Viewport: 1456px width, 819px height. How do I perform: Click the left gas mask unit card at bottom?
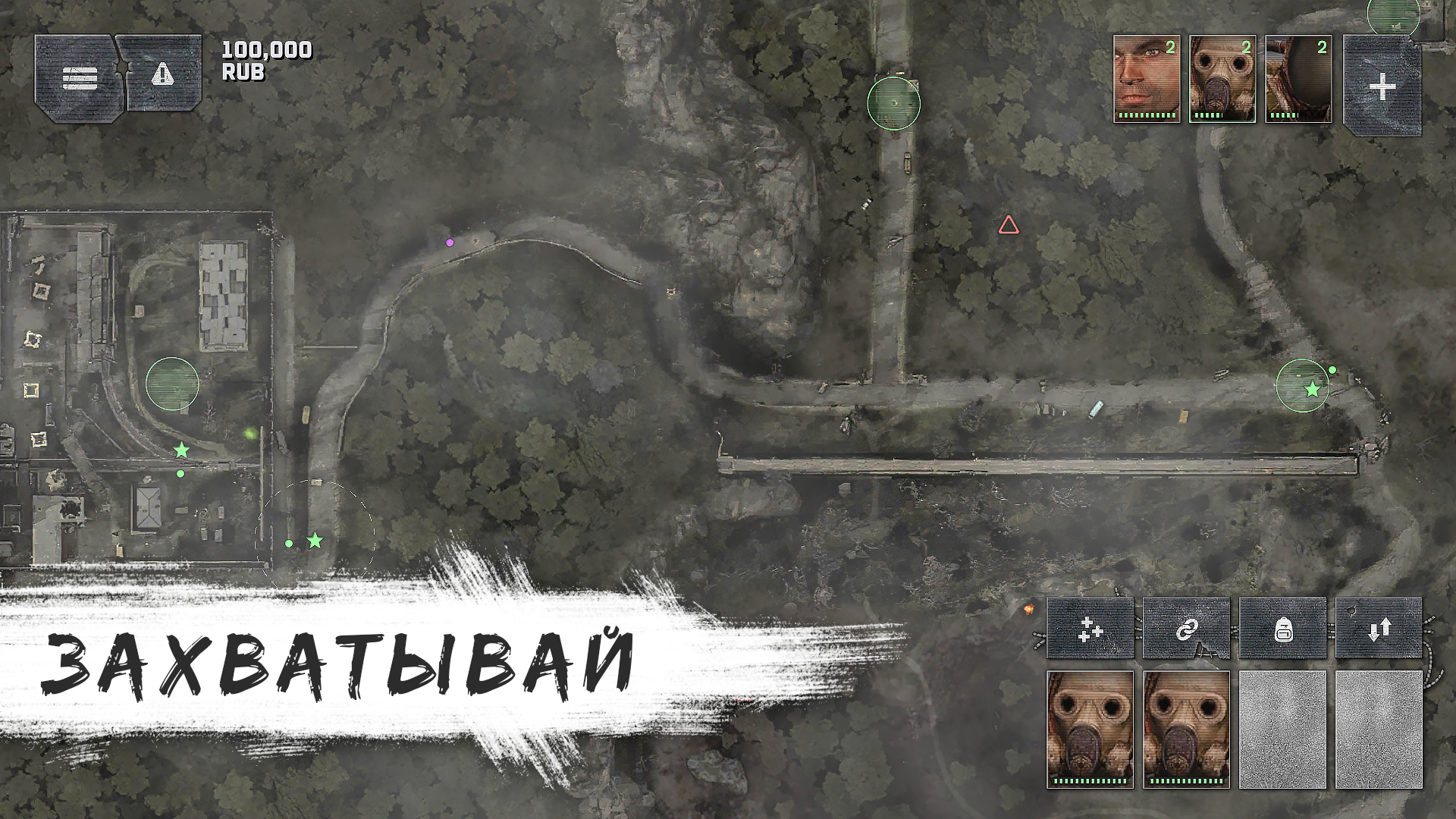point(1092,732)
